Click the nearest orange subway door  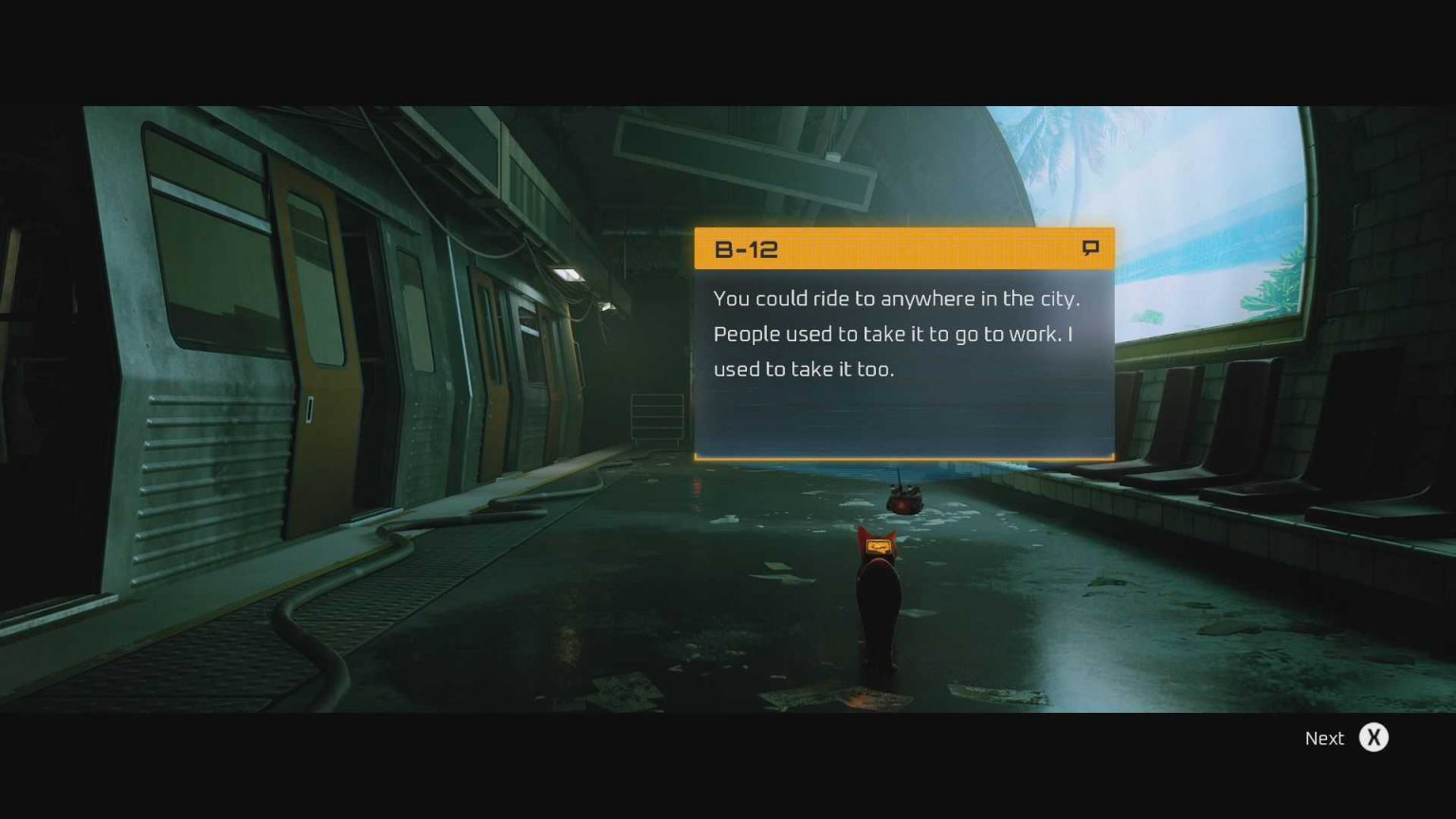click(x=322, y=370)
